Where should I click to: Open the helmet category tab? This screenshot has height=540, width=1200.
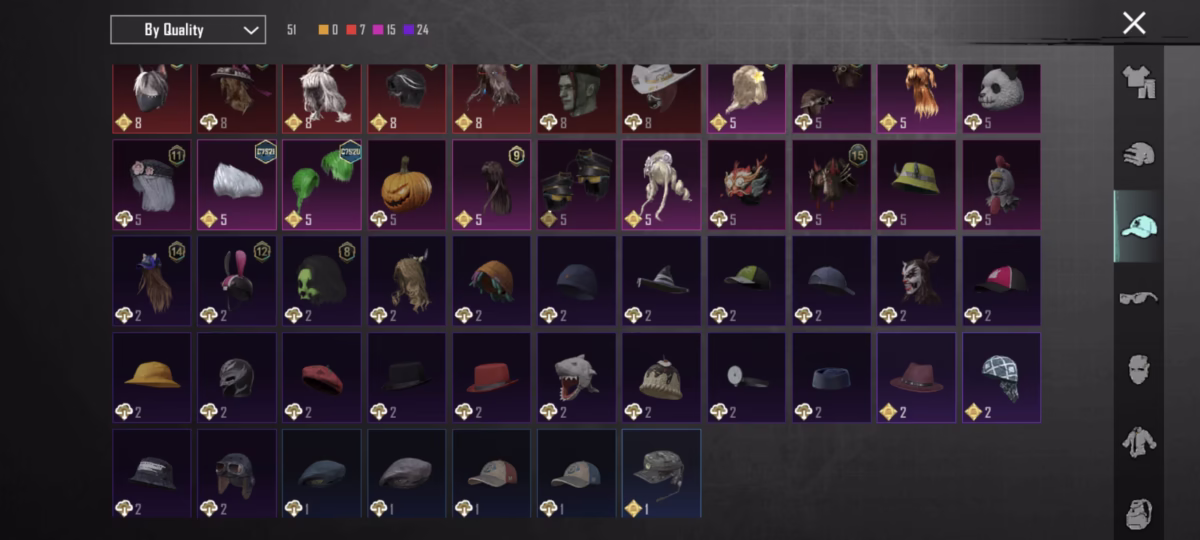pos(1139,154)
